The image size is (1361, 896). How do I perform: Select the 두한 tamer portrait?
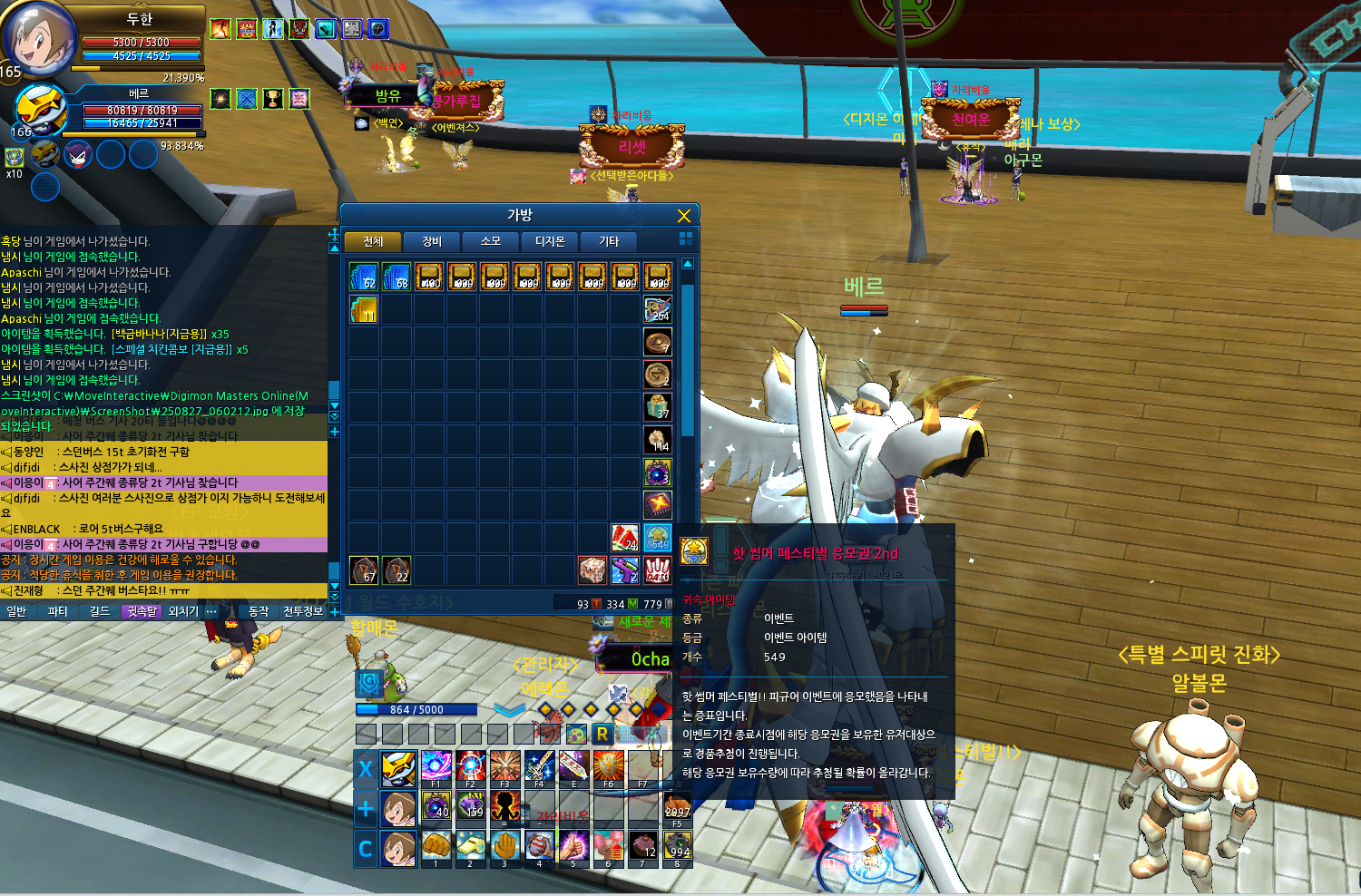point(36,40)
